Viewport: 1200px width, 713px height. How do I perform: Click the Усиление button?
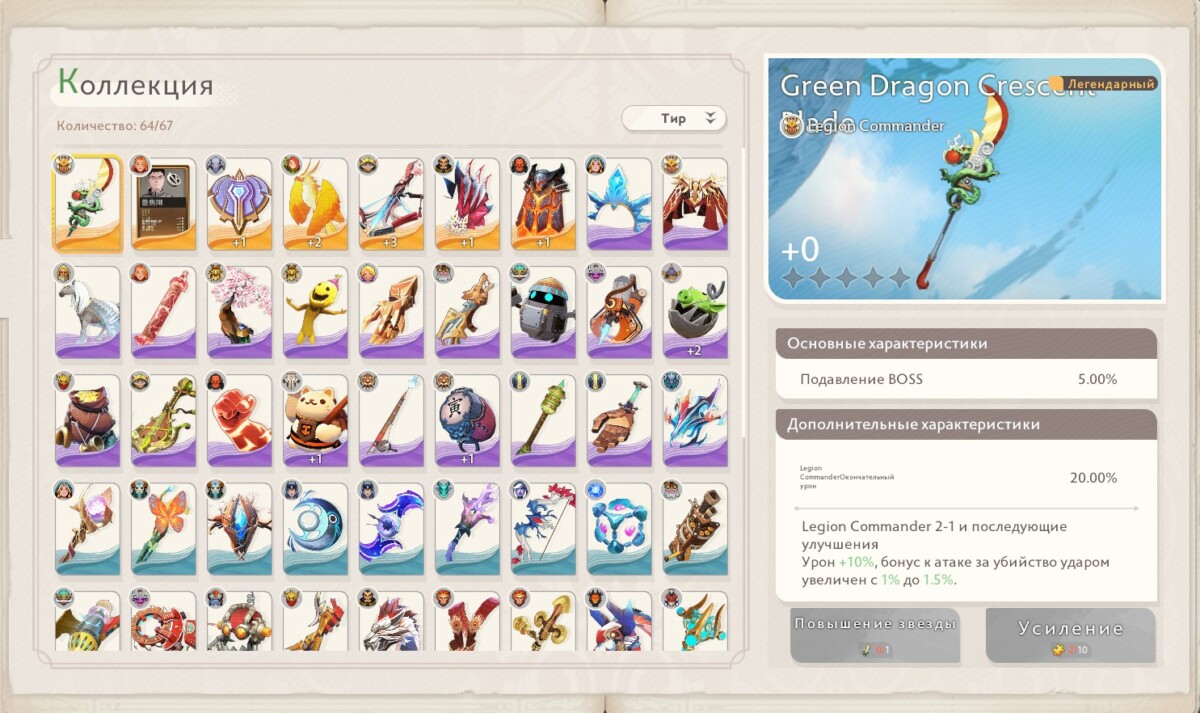pyautogui.click(x=1070, y=635)
